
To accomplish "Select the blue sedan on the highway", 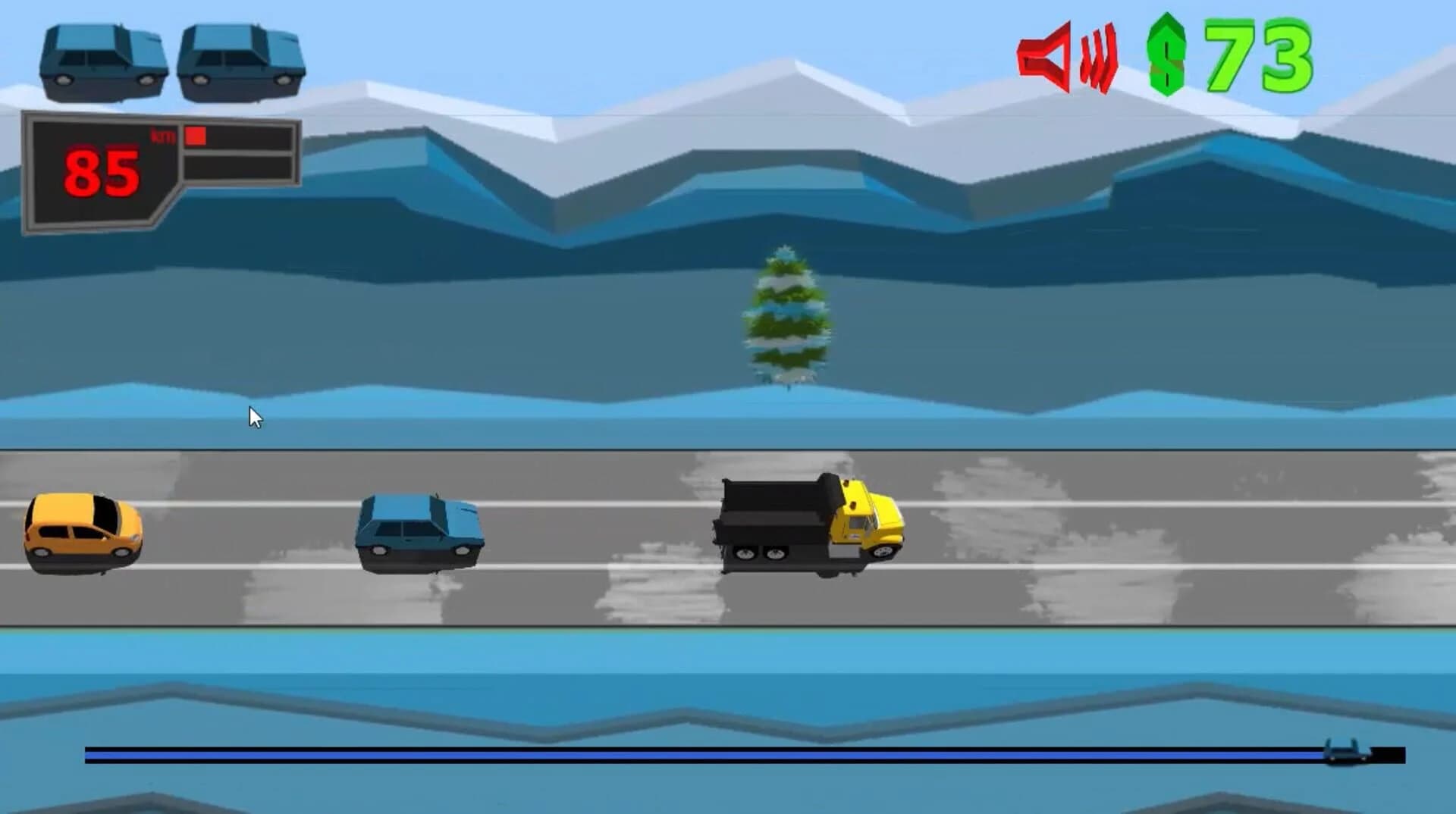I will [417, 531].
